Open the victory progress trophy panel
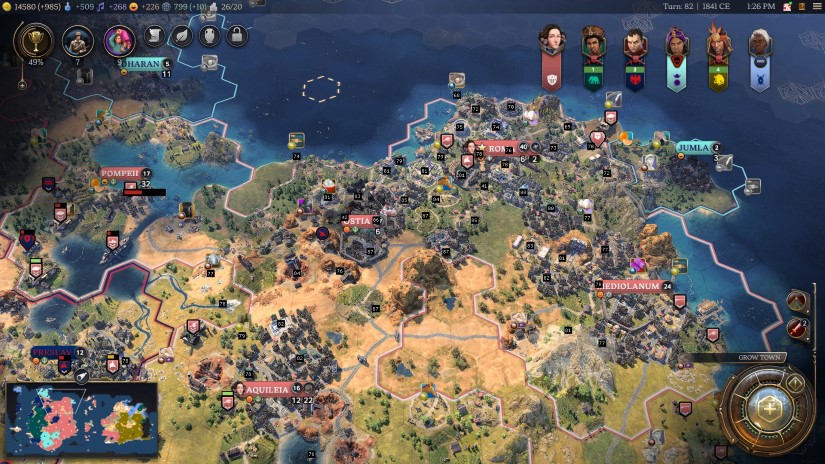Viewport: 825px width, 464px height. click(x=35, y=41)
